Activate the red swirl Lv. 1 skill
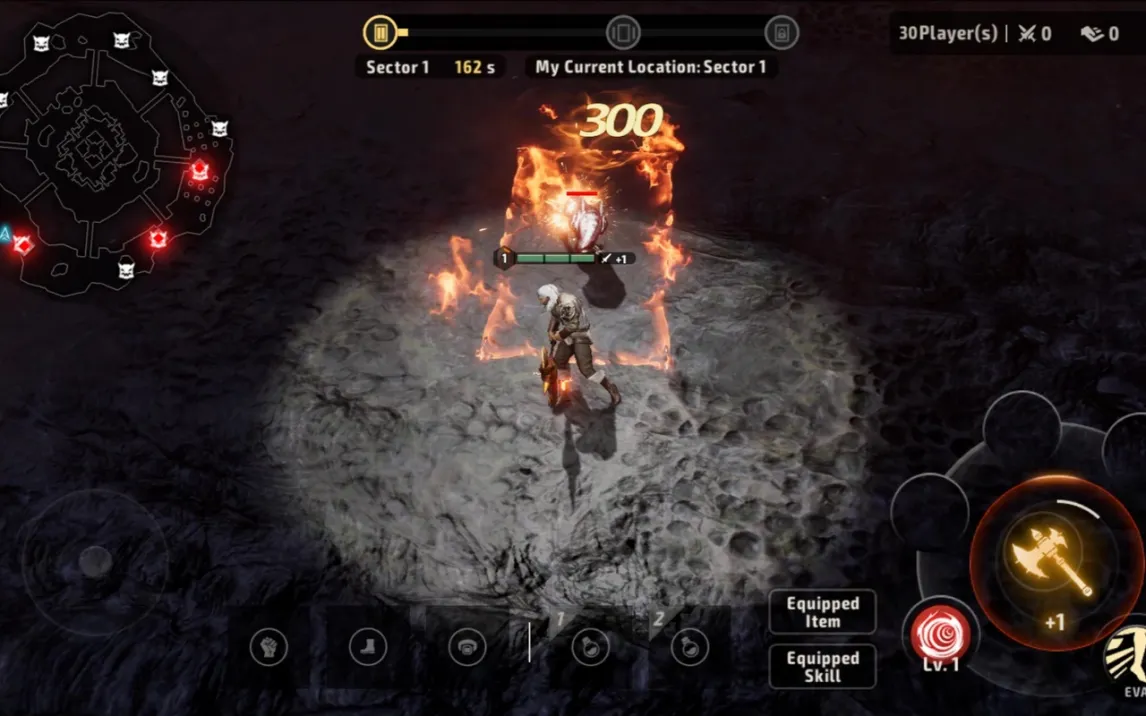This screenshot has width=1146, height=716. [x=940, y=633]
